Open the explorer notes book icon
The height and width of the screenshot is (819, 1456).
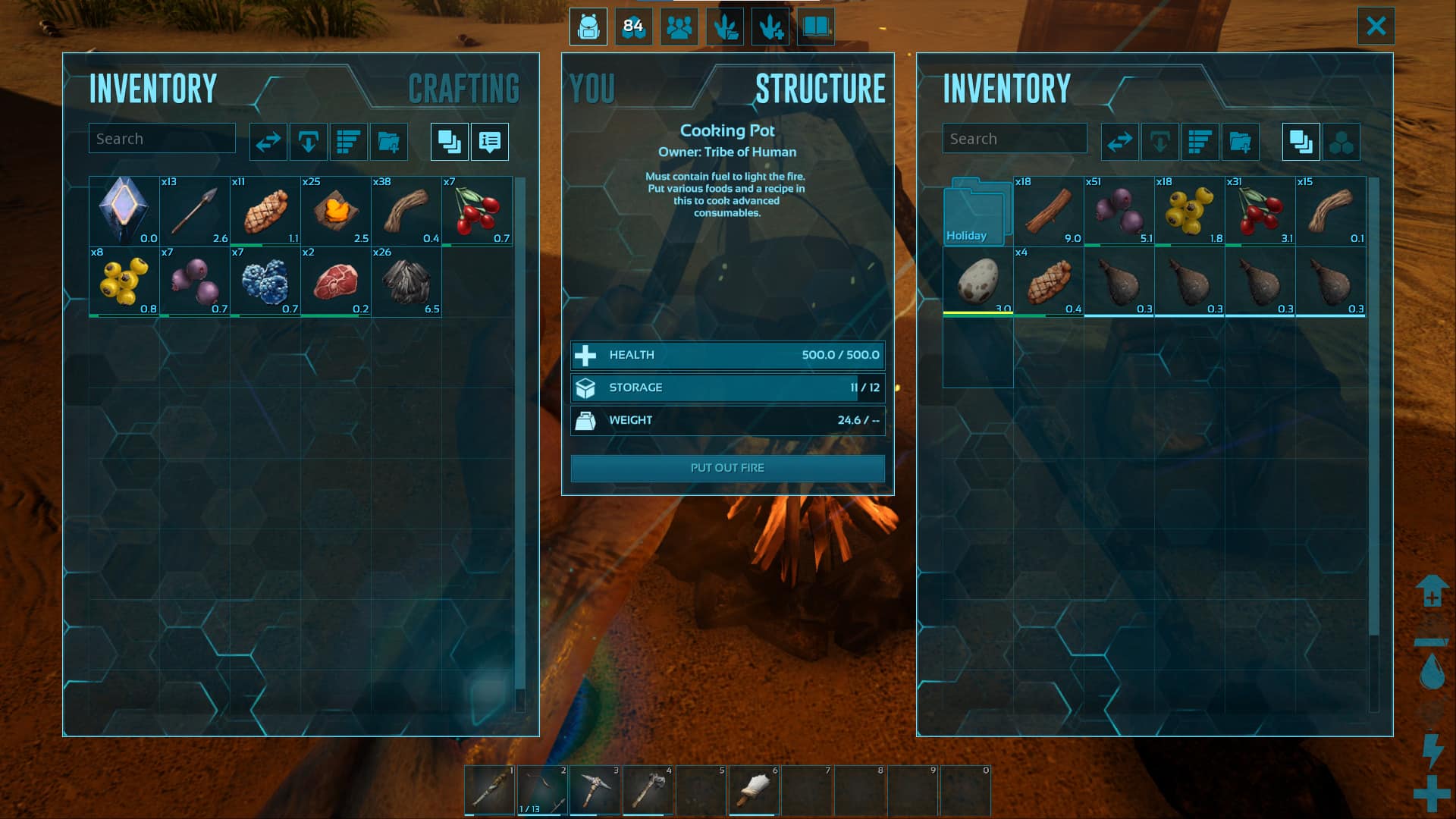click(815, 27)
